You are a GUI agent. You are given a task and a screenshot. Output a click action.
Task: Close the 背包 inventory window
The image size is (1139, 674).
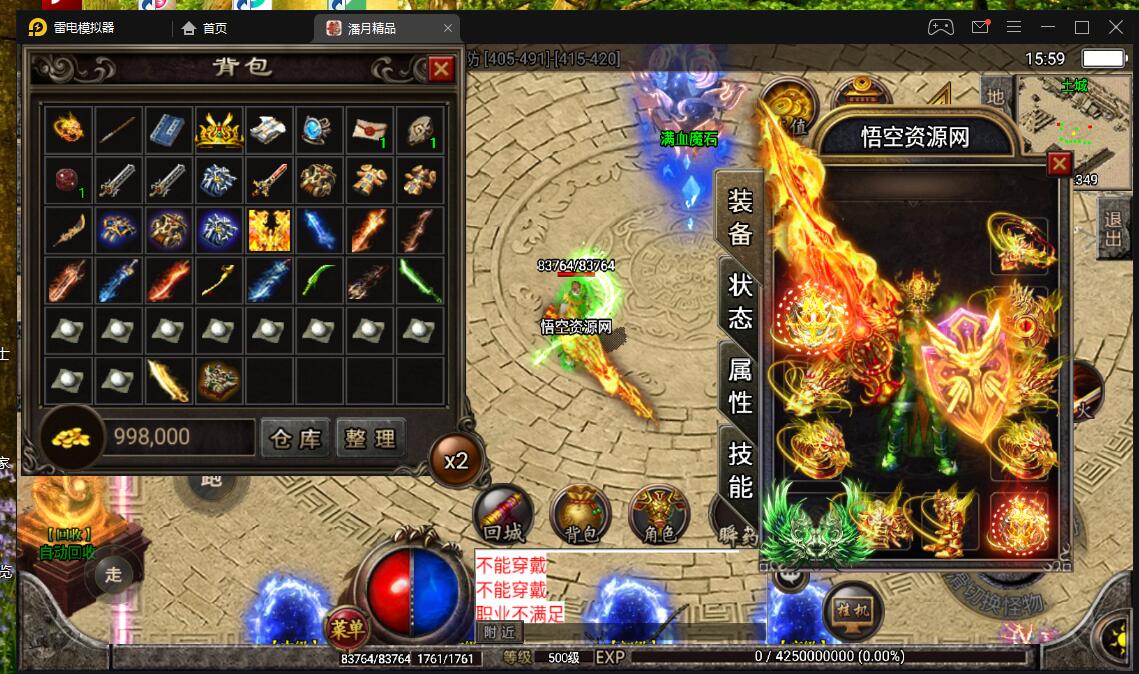pos(441,68)
